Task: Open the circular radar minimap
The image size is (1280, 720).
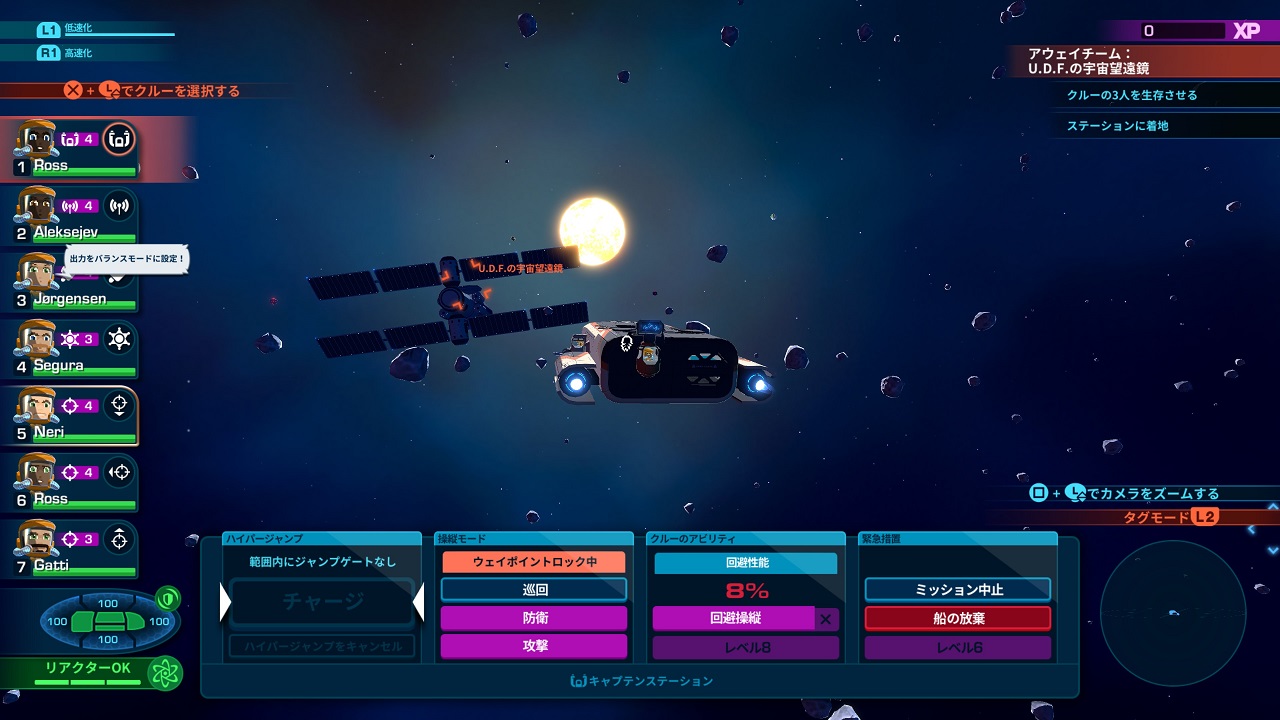Action: 1172,613
